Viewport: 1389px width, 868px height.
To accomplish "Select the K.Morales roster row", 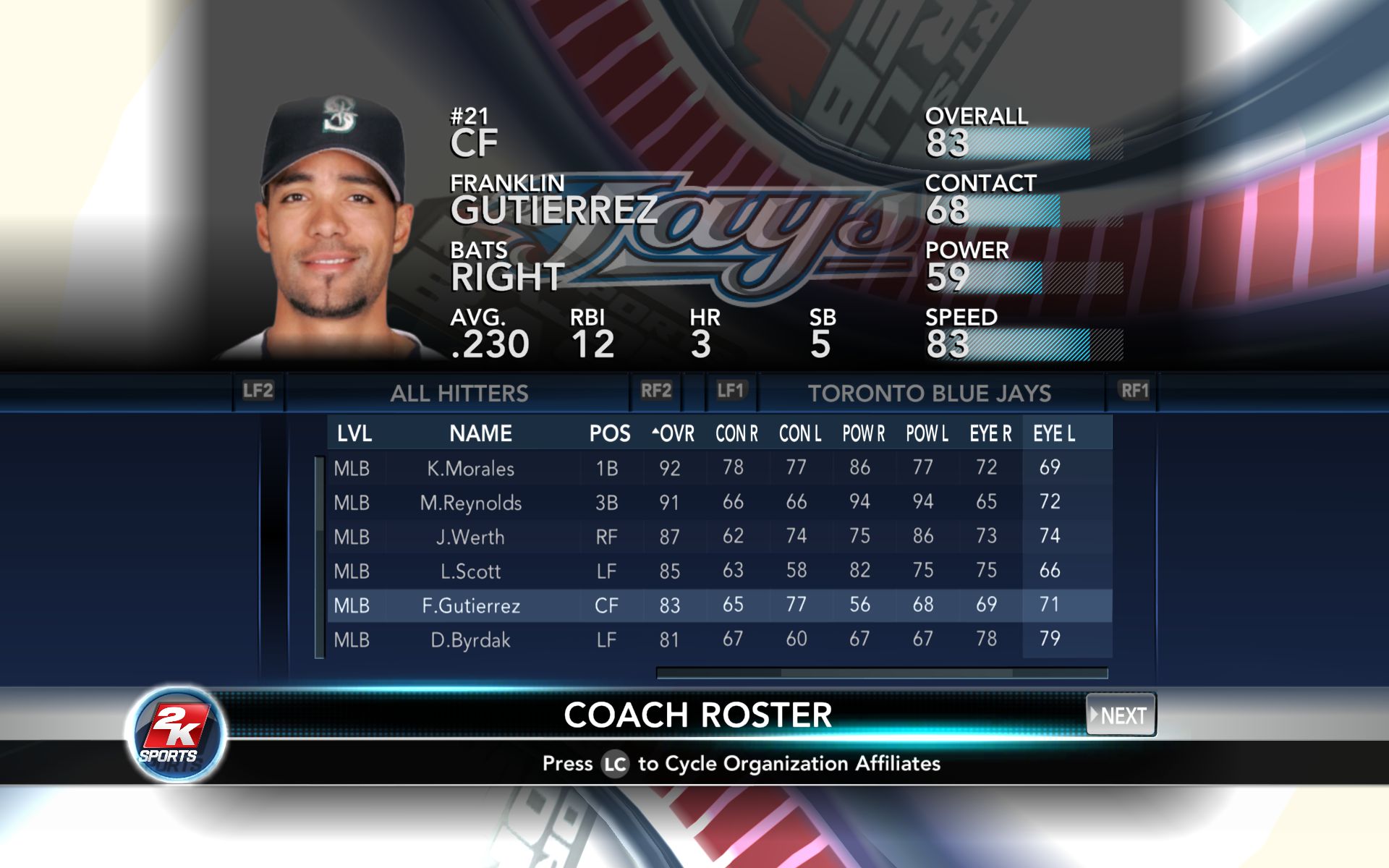I will click(x=470, y=468).
